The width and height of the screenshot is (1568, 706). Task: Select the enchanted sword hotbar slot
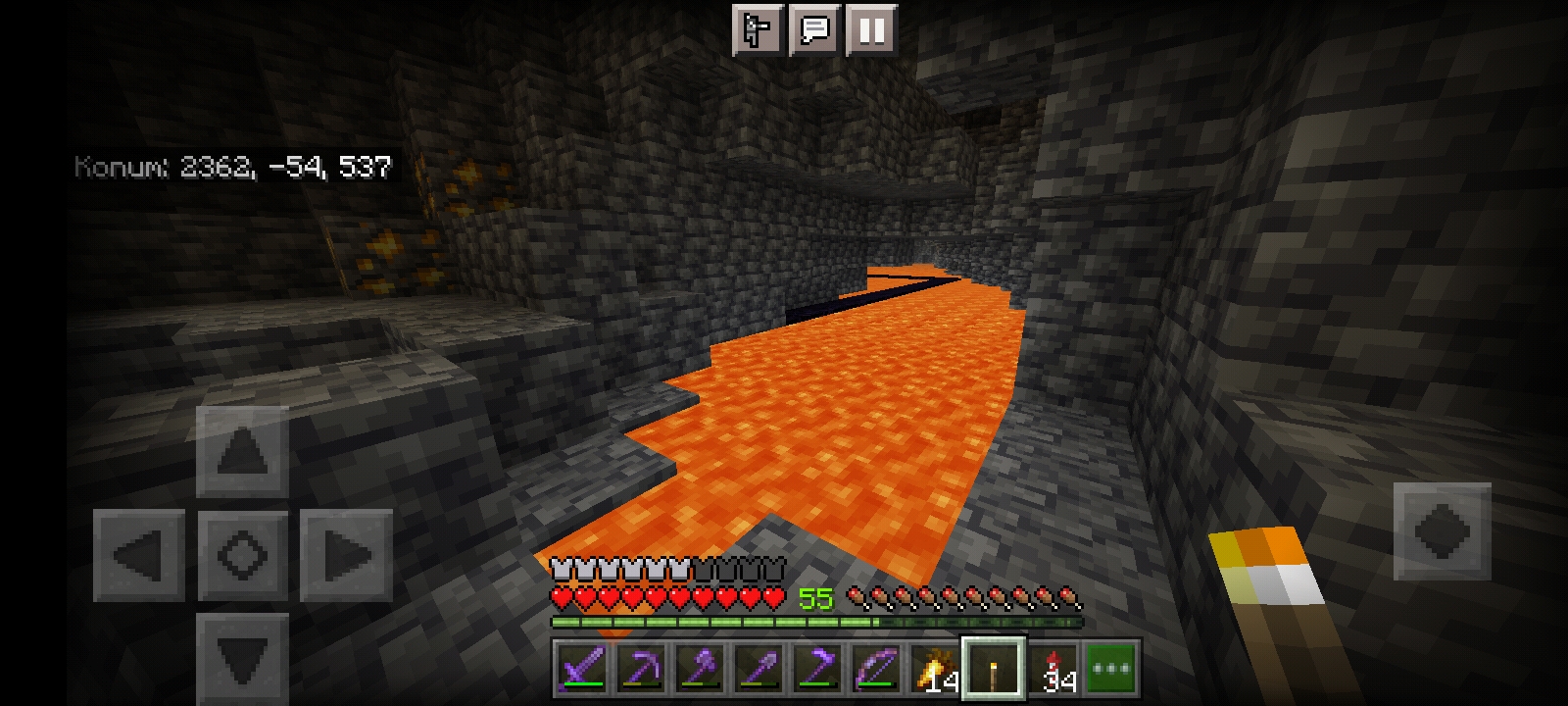582,669
